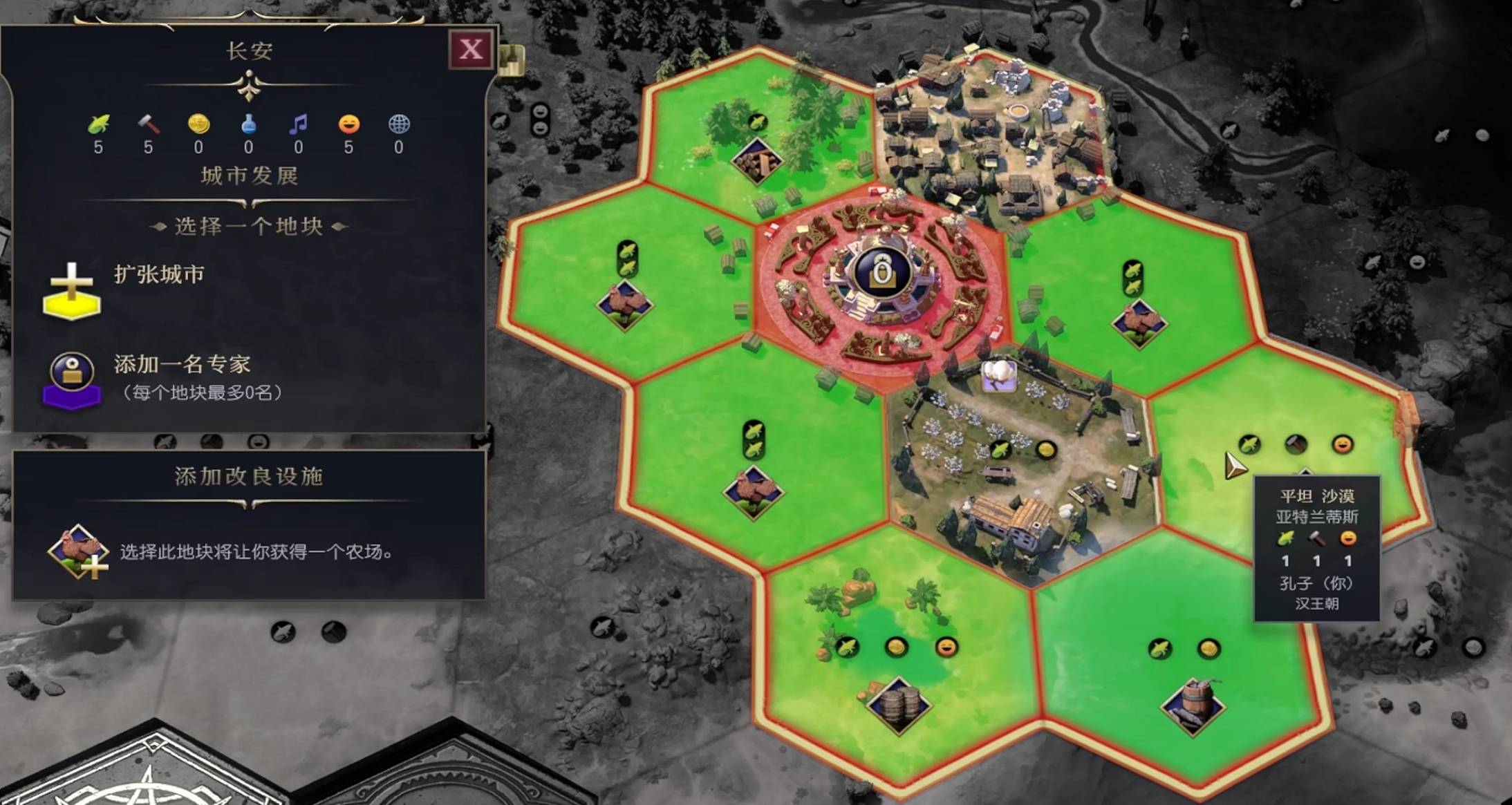Screen dimensions: 1512x805
Task: Click the city center specialist icon
Action: [881, 272]
